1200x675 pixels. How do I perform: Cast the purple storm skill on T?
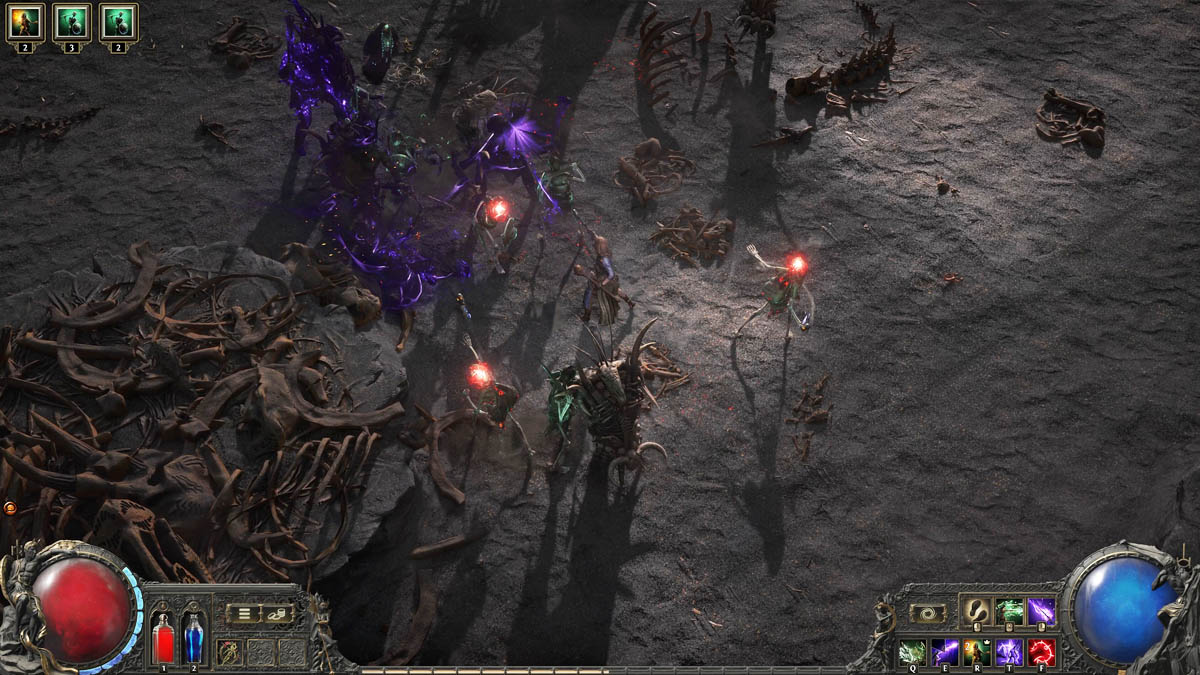1009,652
